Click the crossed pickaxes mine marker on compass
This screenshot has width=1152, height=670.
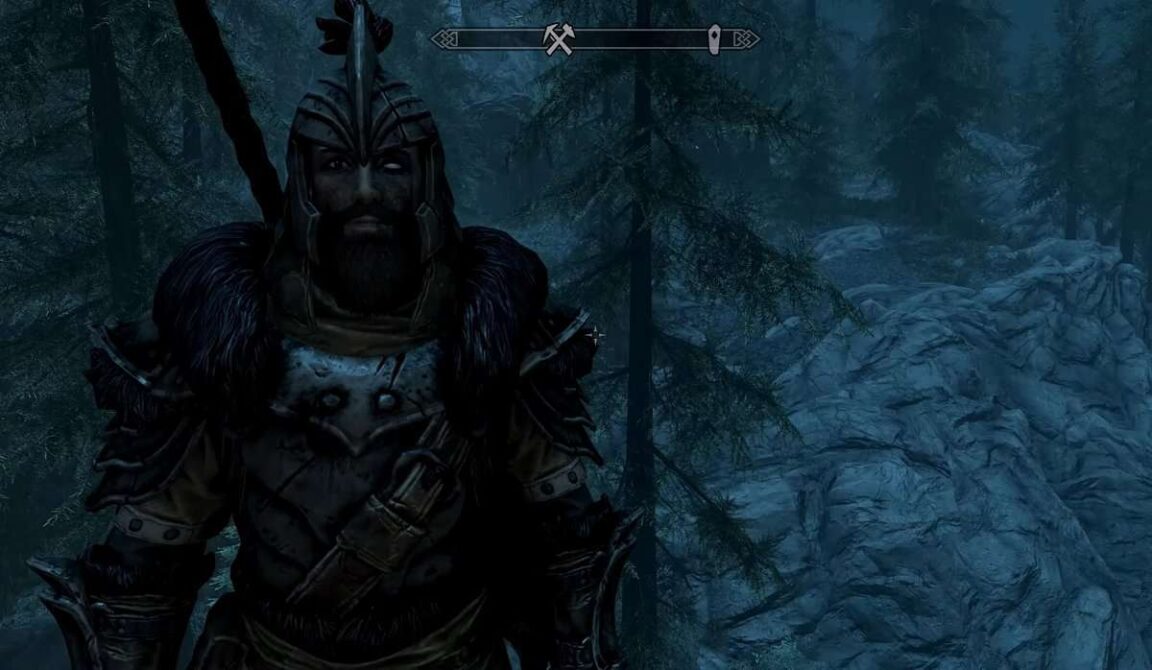click(x=559, y=39)
